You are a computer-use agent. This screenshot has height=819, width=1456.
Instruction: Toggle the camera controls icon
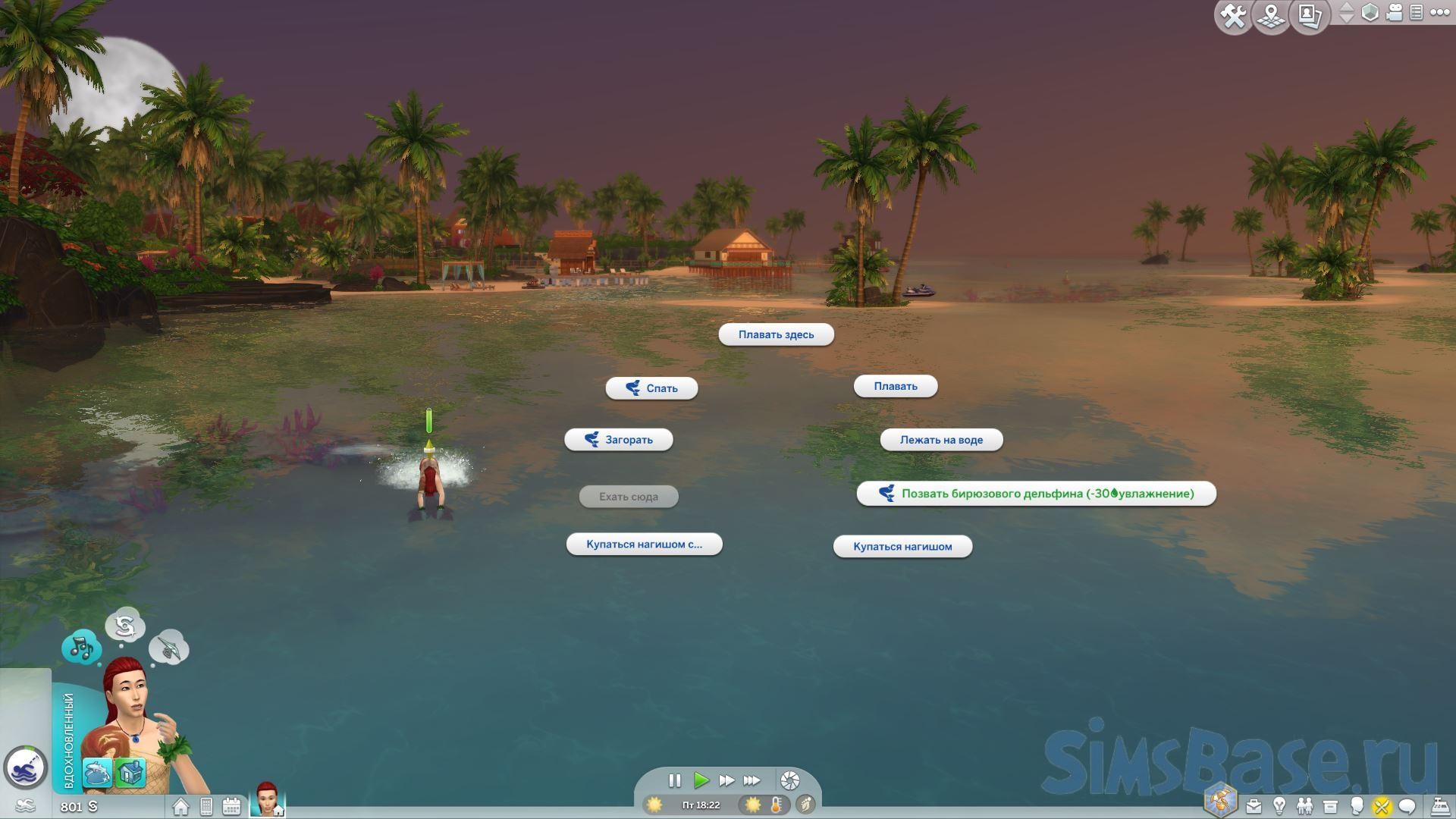click(1394, 13)
